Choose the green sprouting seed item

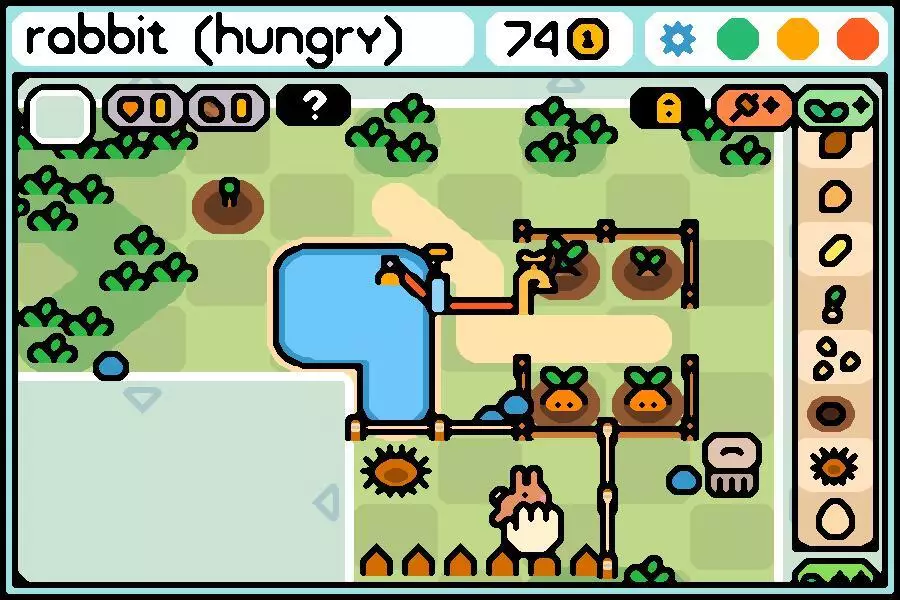pos(833,303)
